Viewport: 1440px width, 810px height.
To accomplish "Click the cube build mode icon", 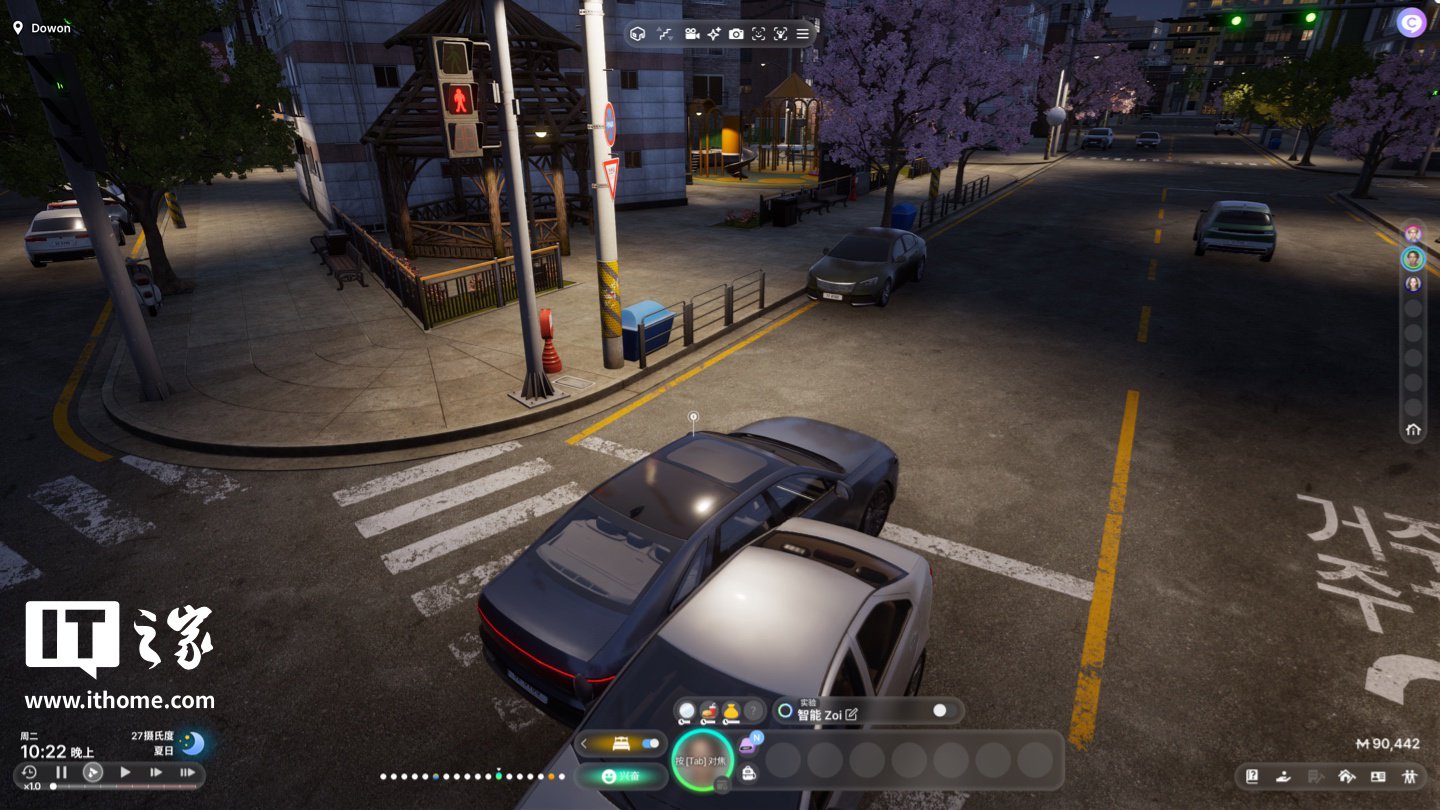I will [638, 34].
